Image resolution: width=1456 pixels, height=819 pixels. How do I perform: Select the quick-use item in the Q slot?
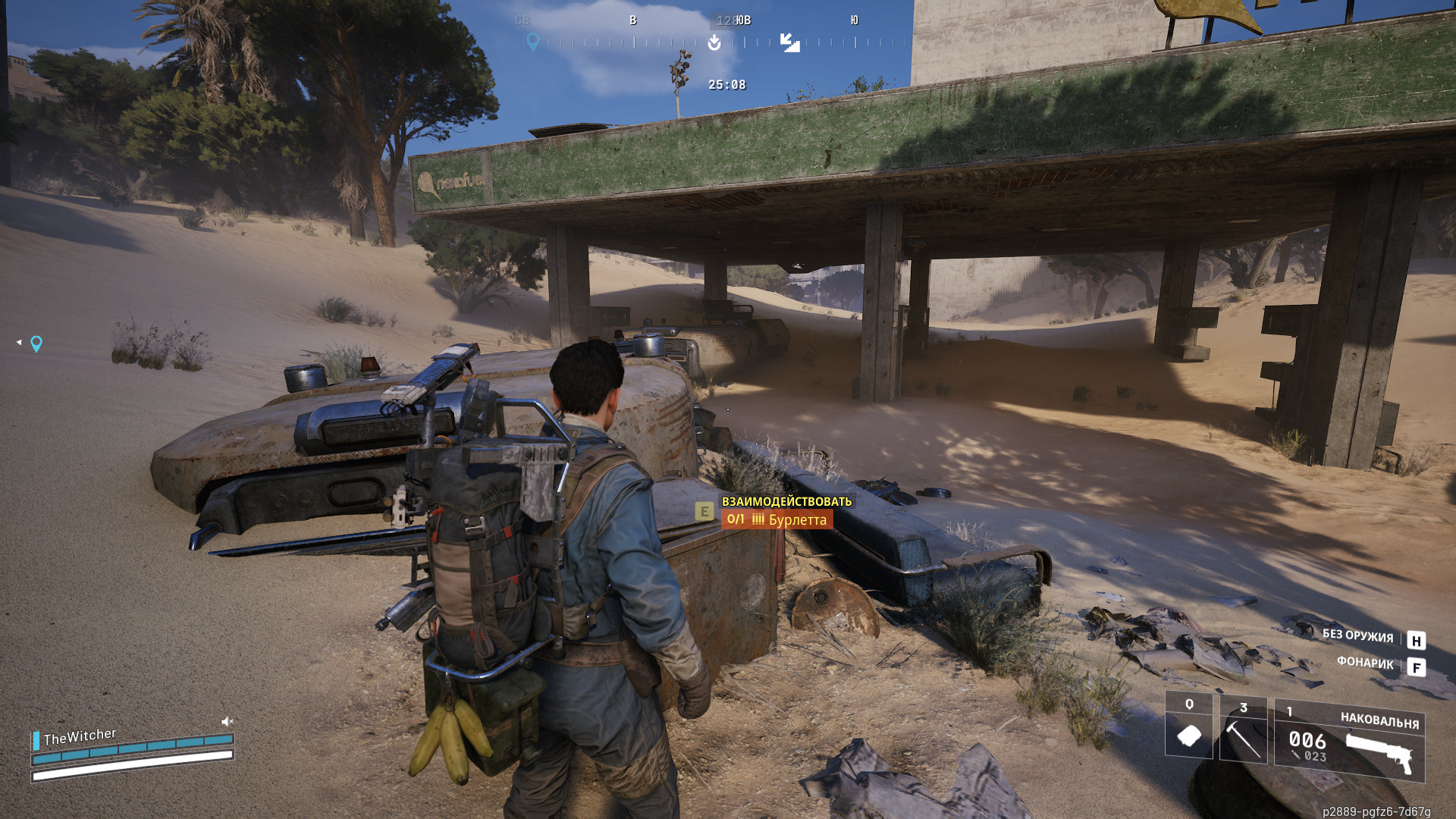pyautogui.click(x=1188, y=728)
